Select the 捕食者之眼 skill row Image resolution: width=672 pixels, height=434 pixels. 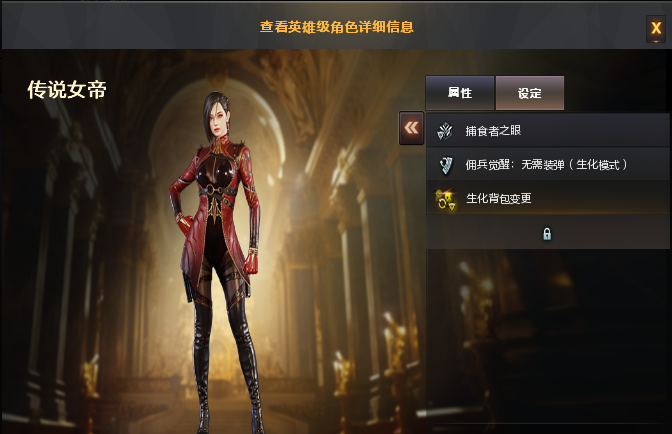pos(546,131)
